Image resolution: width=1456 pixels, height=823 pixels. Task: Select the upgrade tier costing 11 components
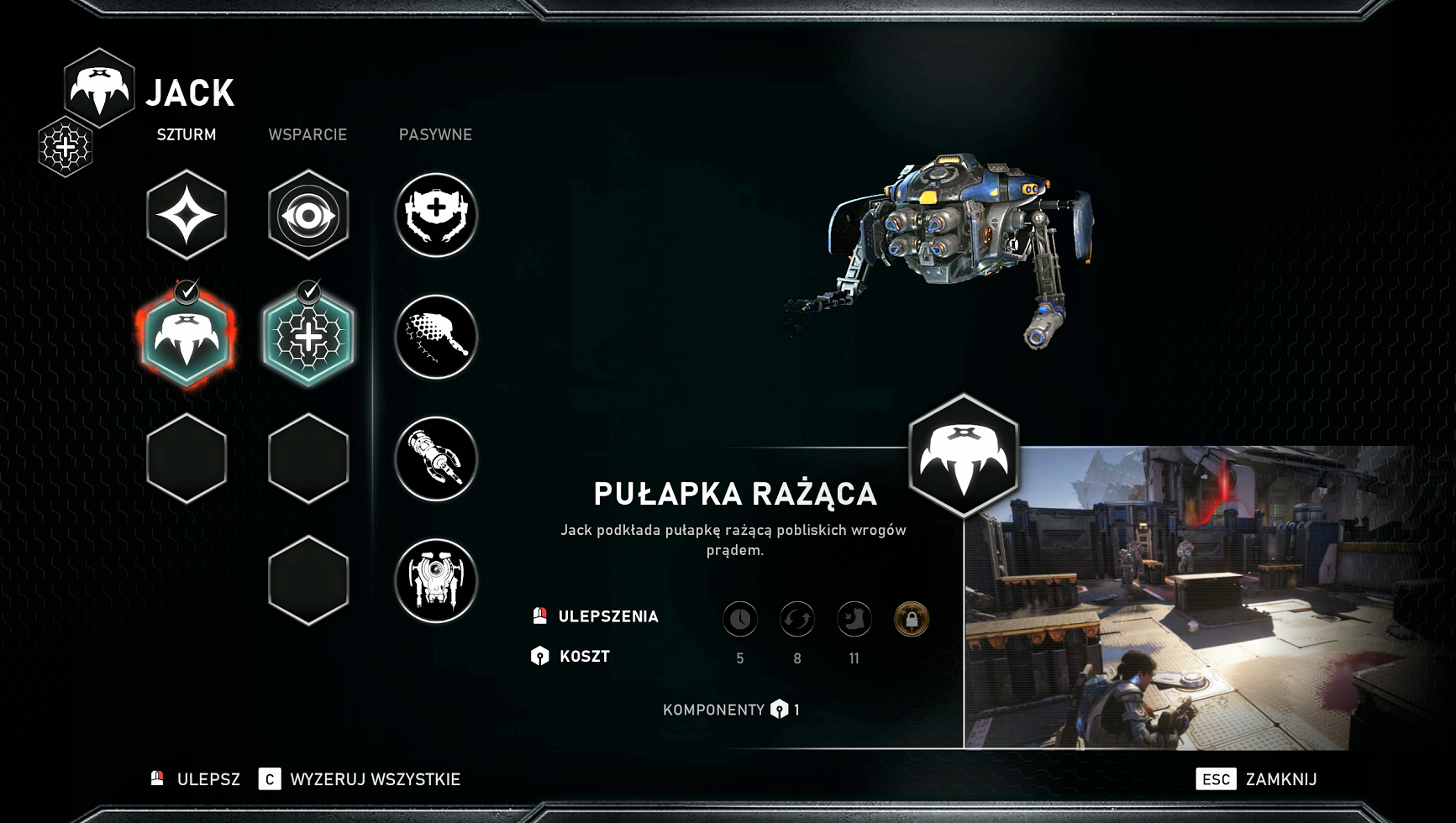pyautogui.click(x=853, y=619)
